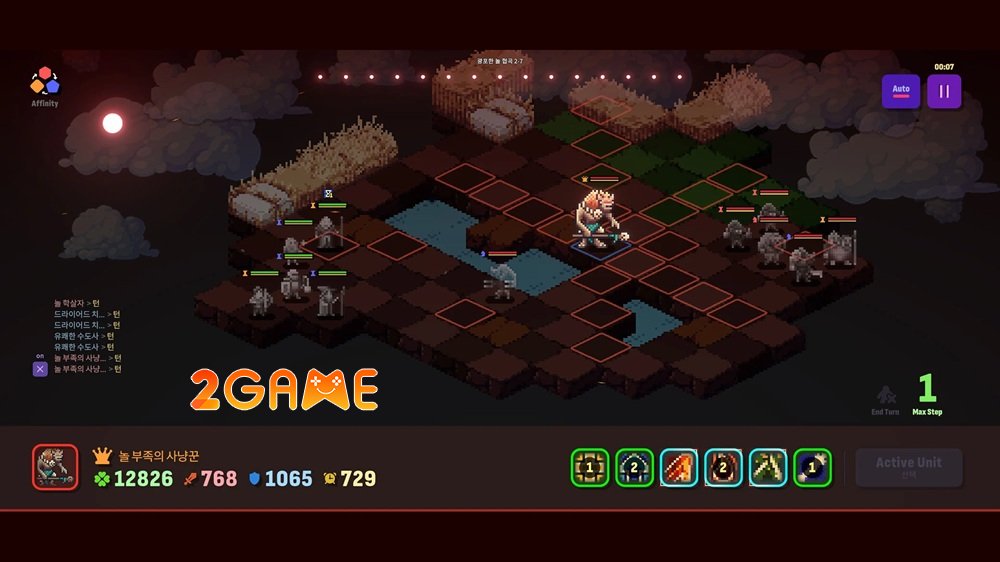This screenshot has width=1000, height=562.
Task: Choose the flame ring skill marked 2
Action: click(723, 467)
